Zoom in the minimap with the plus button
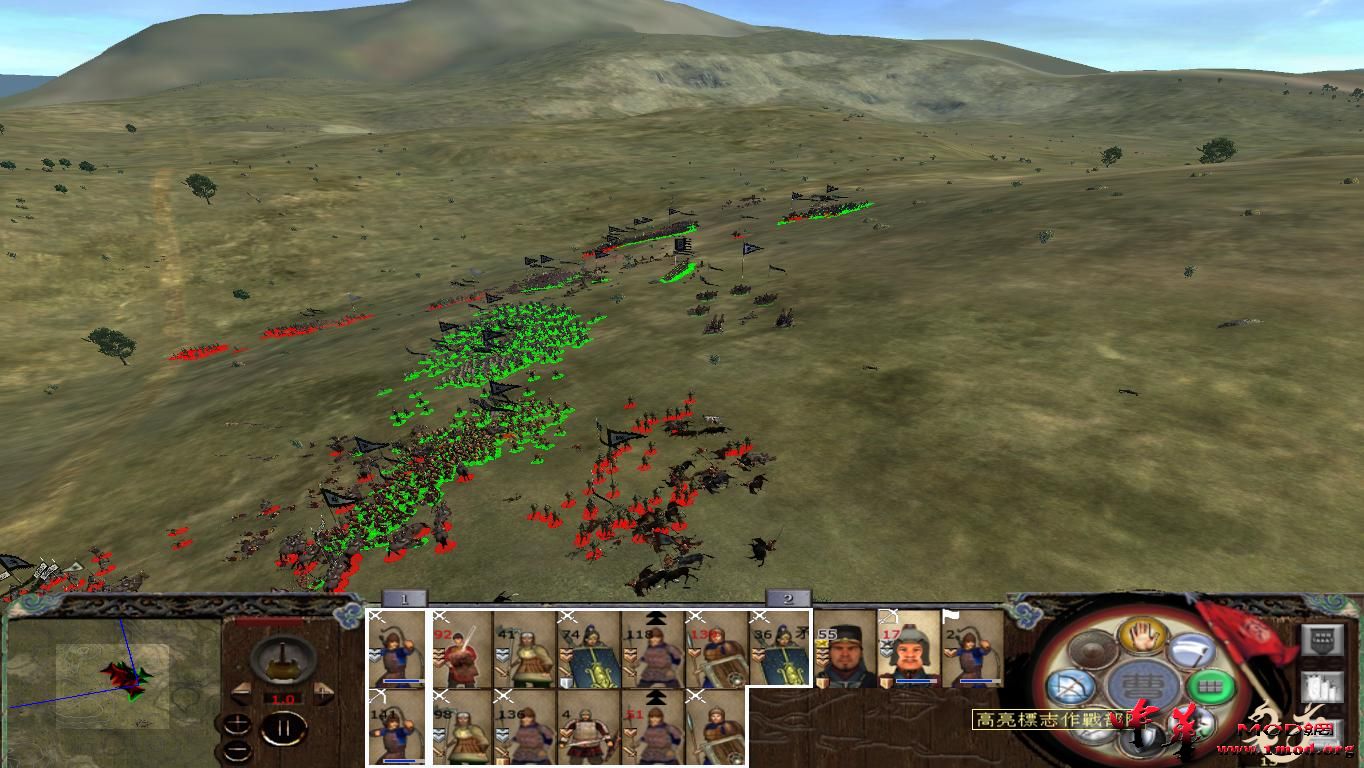This screenshot has width=1364, height=768. 238,722
